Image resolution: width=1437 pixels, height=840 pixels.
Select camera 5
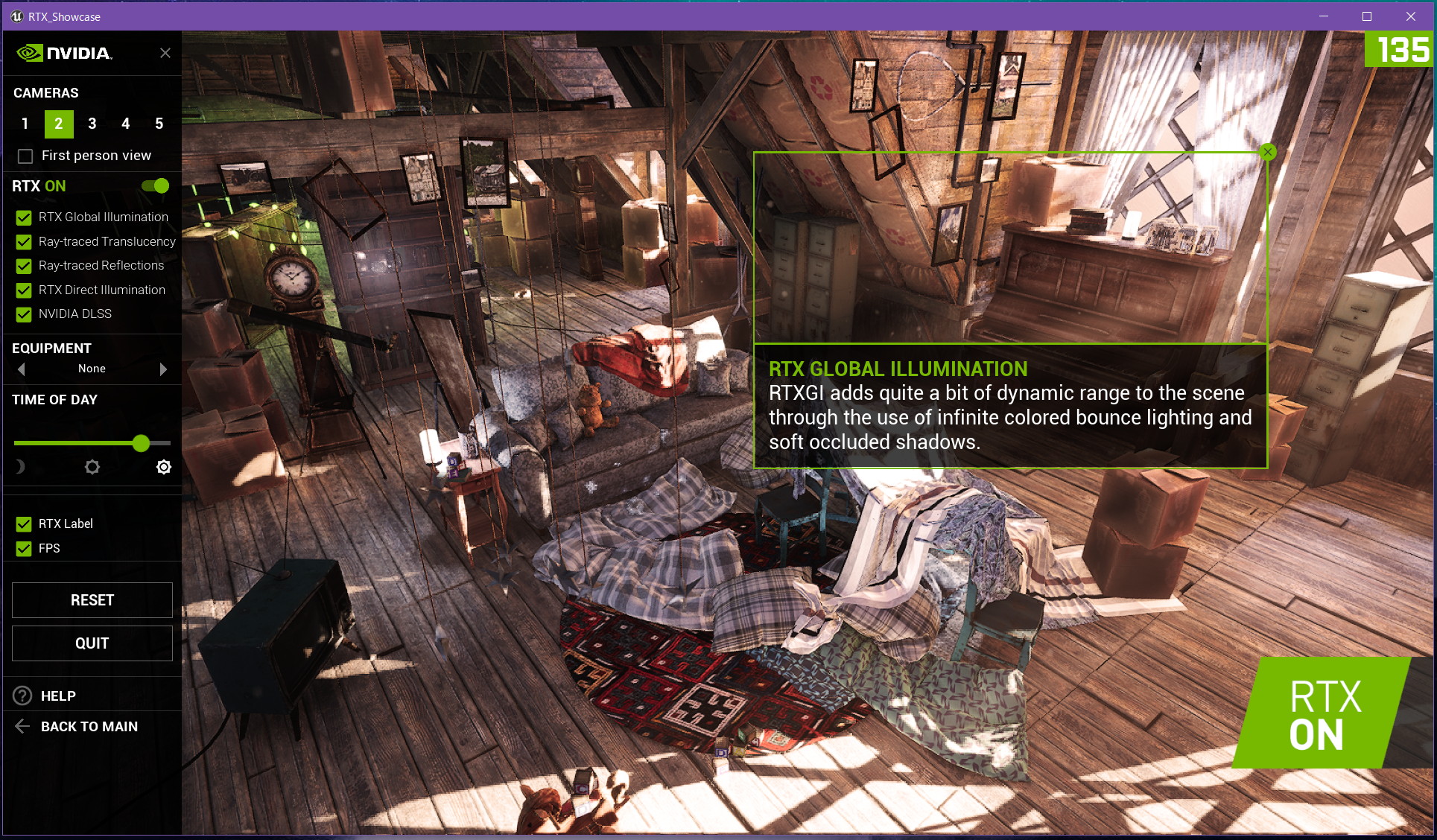point(159,124)
